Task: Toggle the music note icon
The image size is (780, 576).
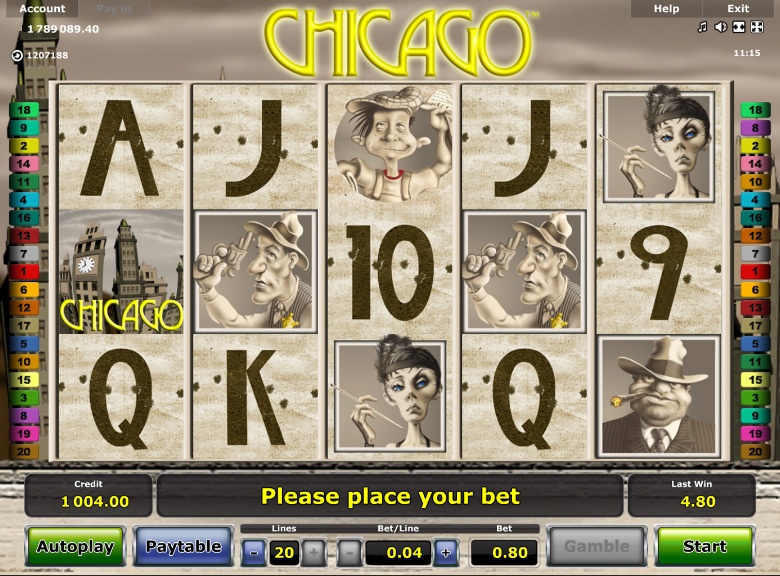Action: point(703,27)
